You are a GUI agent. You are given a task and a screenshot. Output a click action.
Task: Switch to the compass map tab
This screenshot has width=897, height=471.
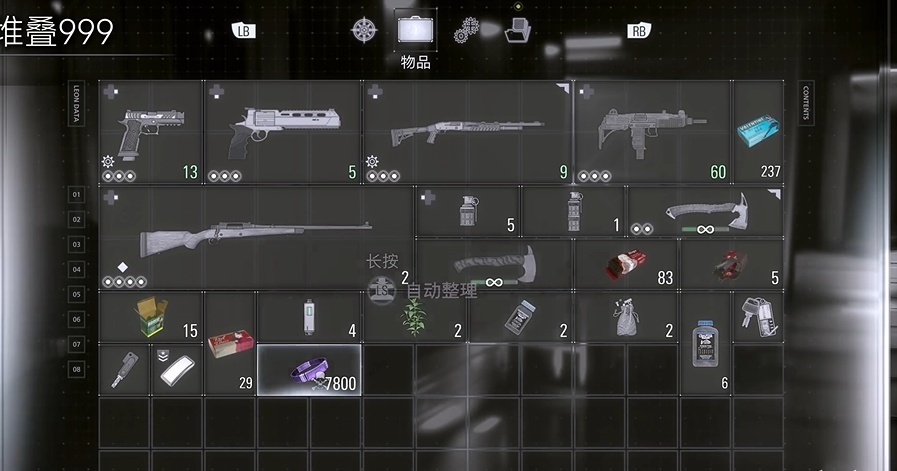click(x=363, y=30)
